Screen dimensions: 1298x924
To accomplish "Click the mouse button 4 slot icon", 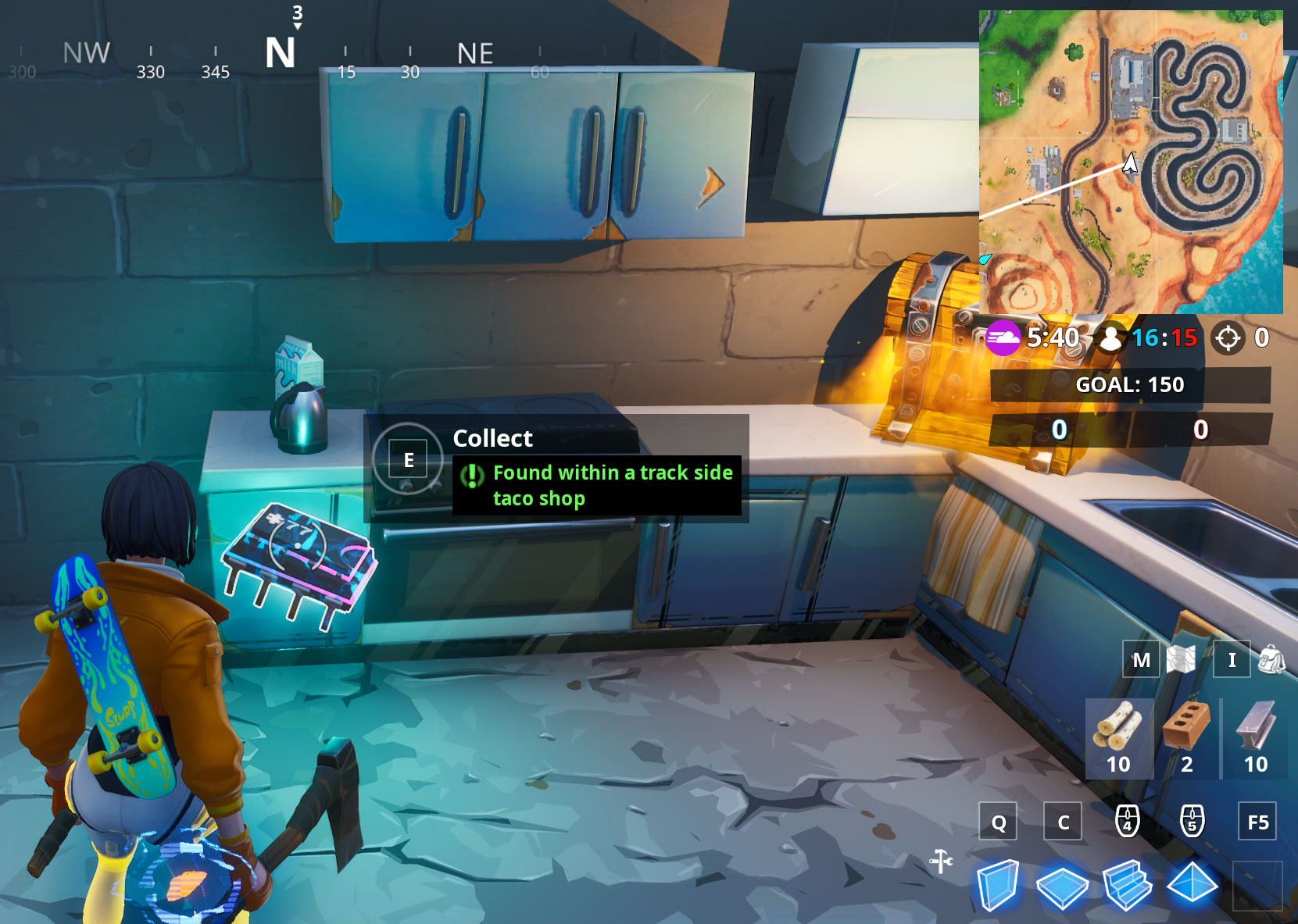I will pos(1126,822).
